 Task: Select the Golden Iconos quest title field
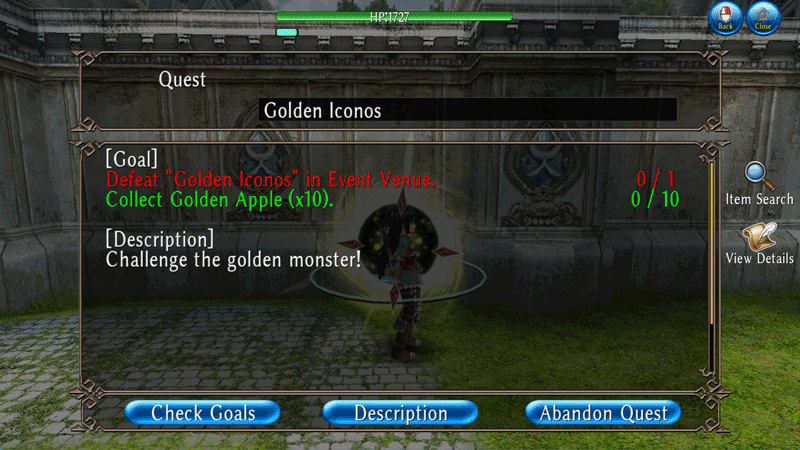pos(467,110)
